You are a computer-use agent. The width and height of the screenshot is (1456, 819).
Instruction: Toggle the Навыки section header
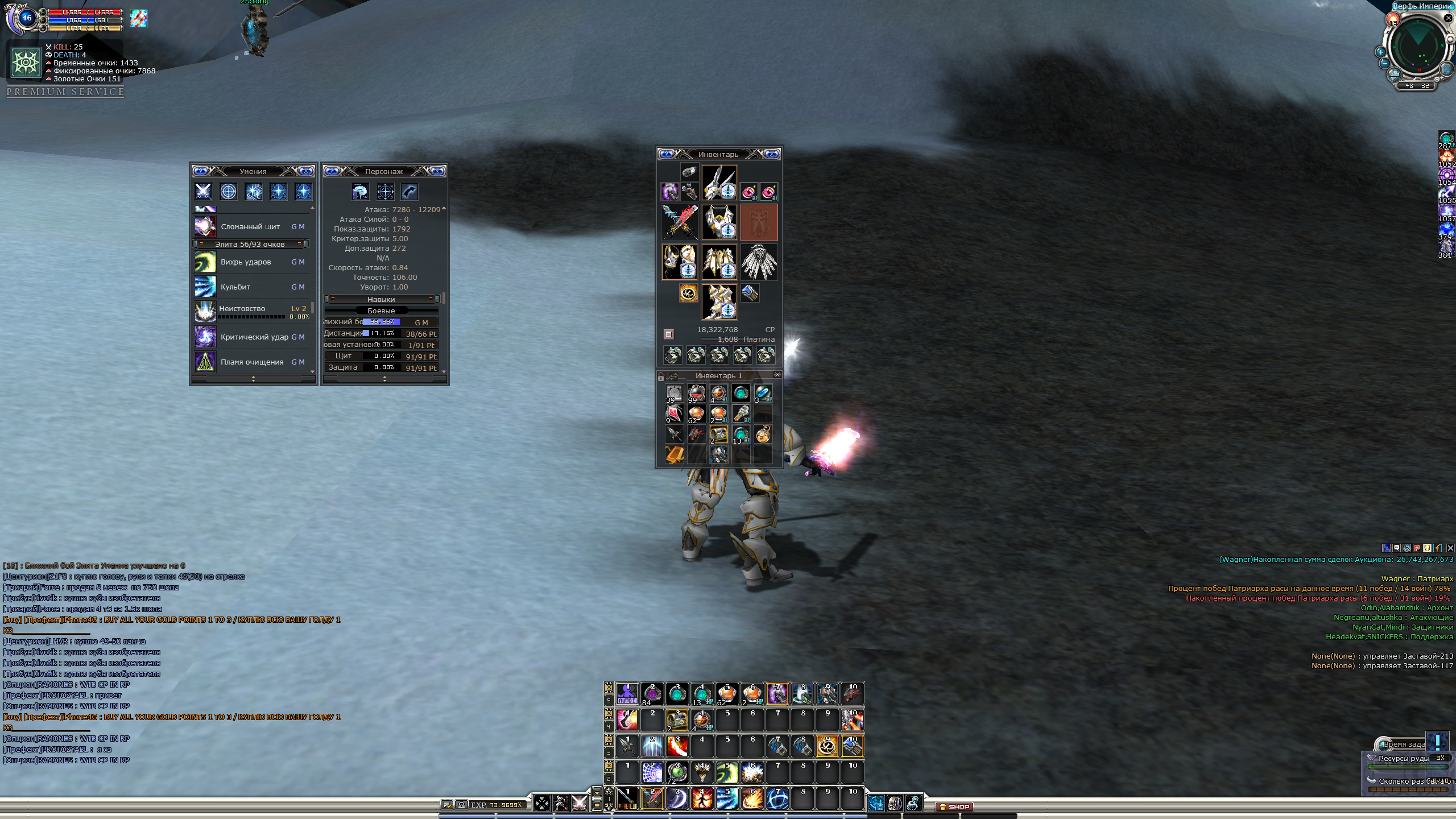pos(381,299)
